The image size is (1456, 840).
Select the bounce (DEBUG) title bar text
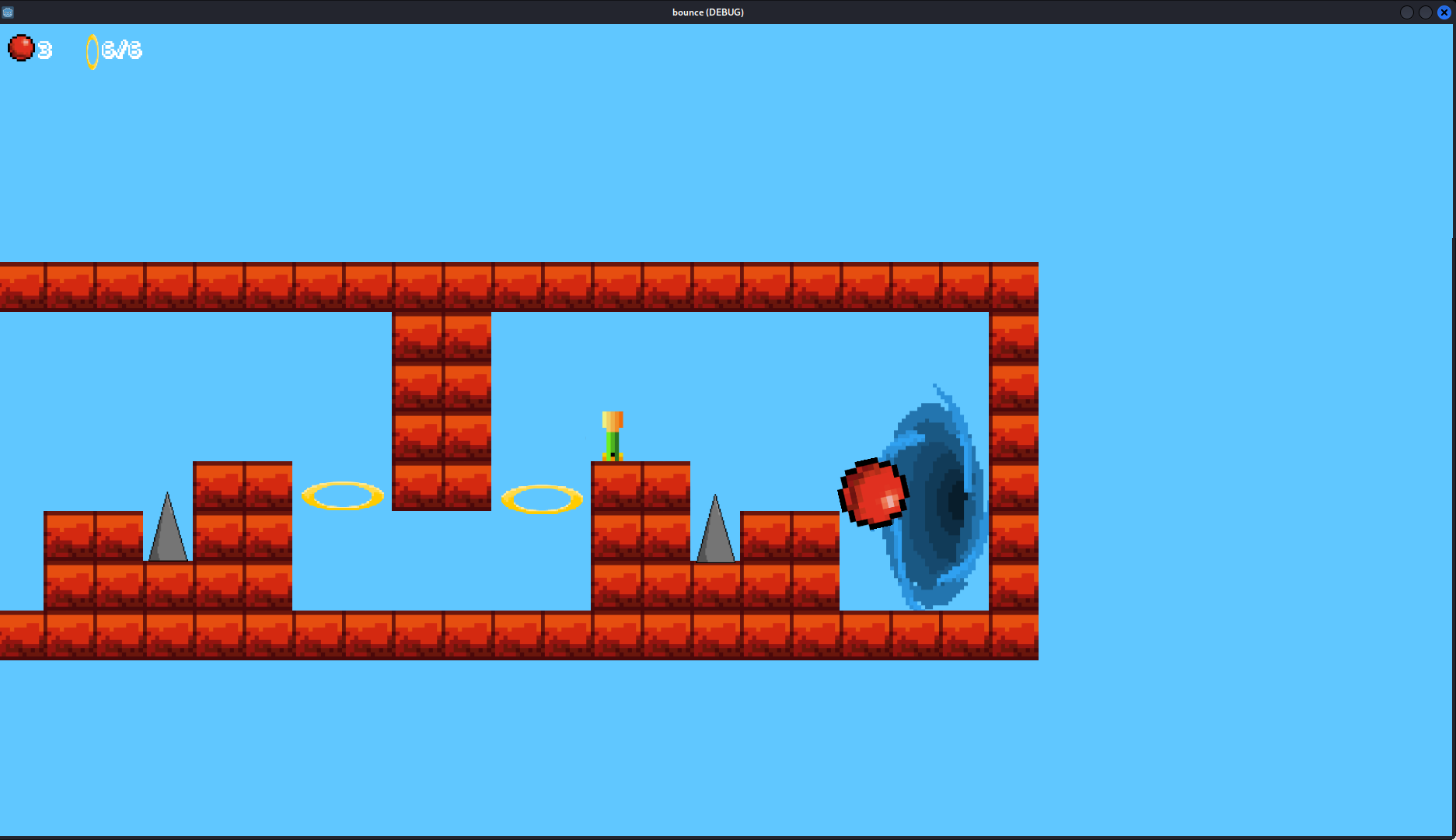tap(707, 12)
